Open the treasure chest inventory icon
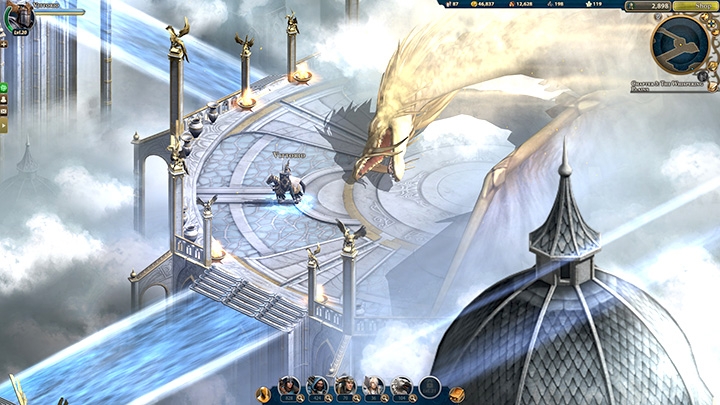720x405 pixels. 456,393
